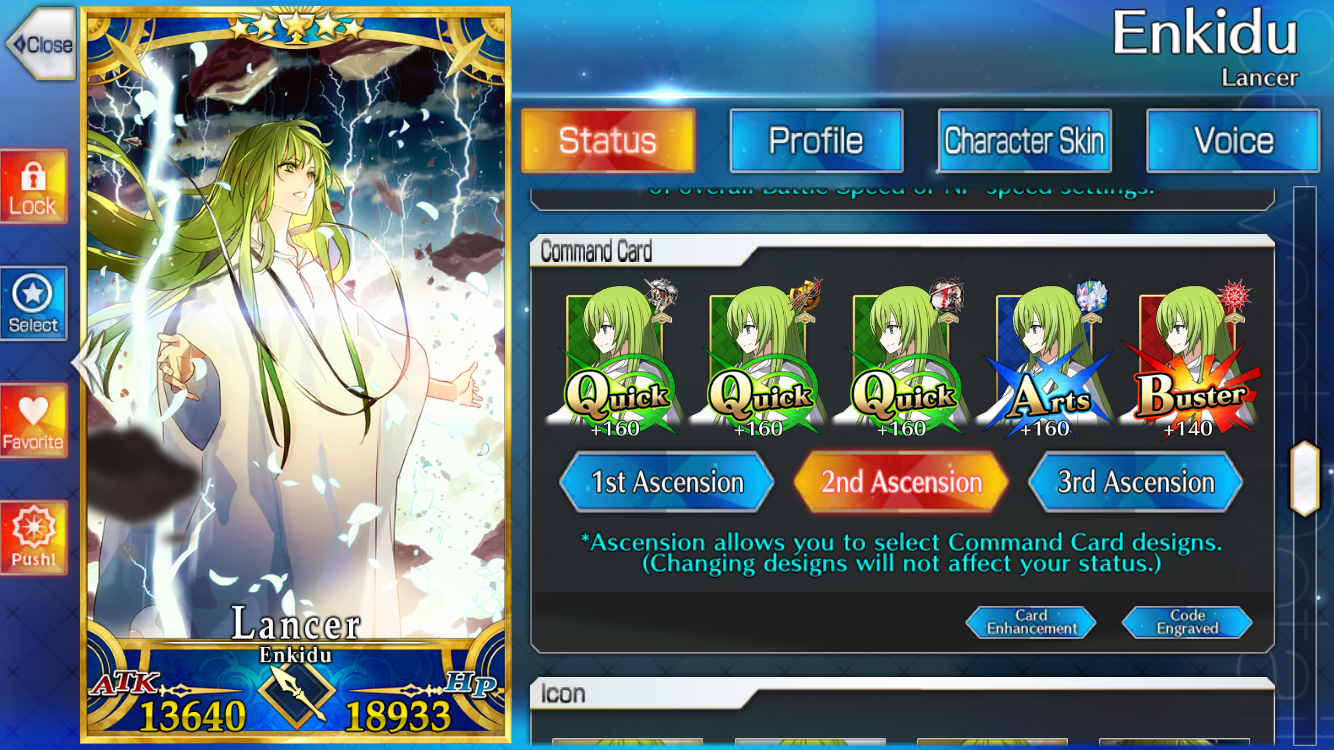
Task: Activate the Push! button
Action: pyautogui.click(x=34, y=538)
